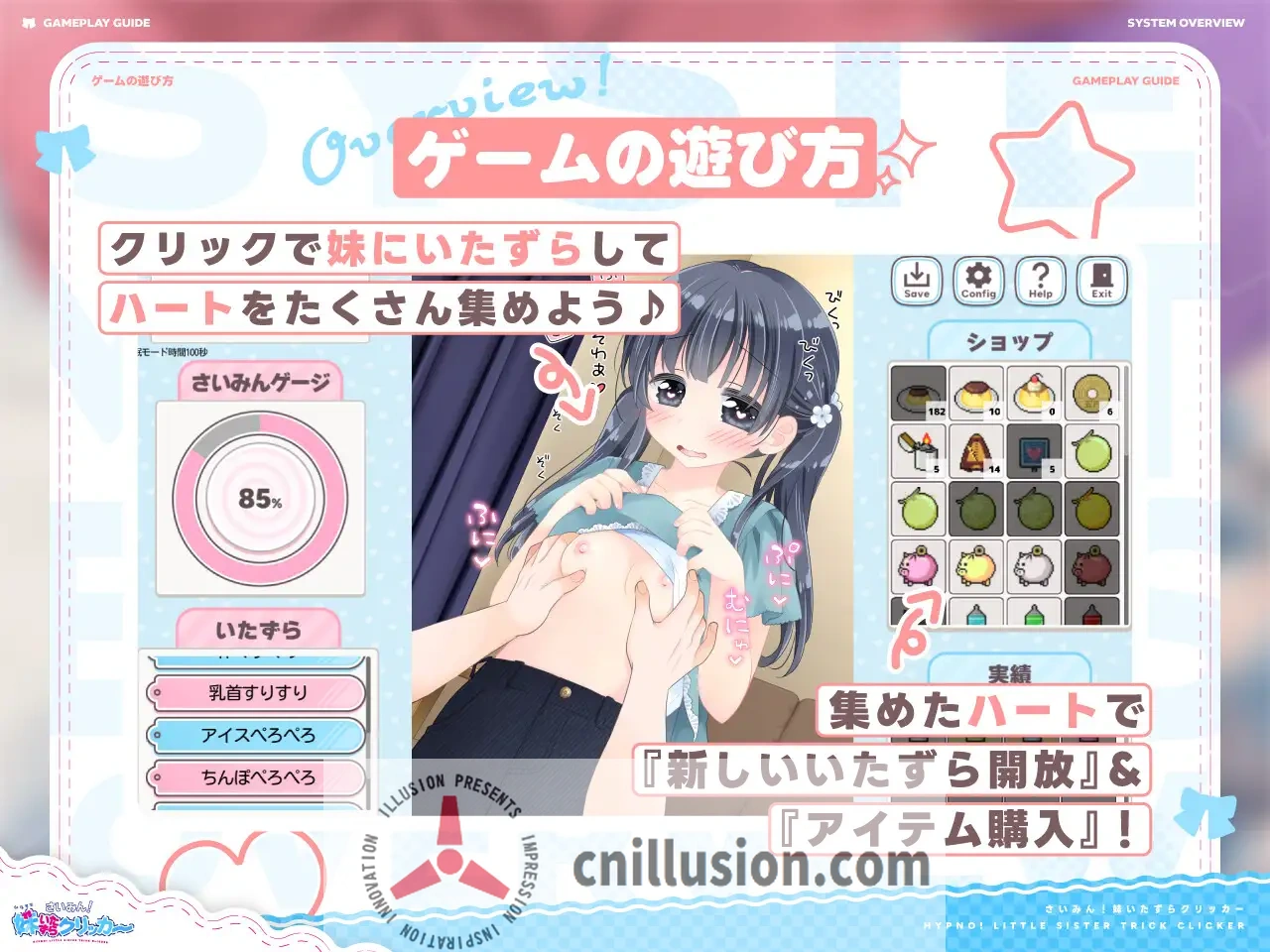
Task: Click the metronome item in the shop
Action: click(x=976, y=453)
